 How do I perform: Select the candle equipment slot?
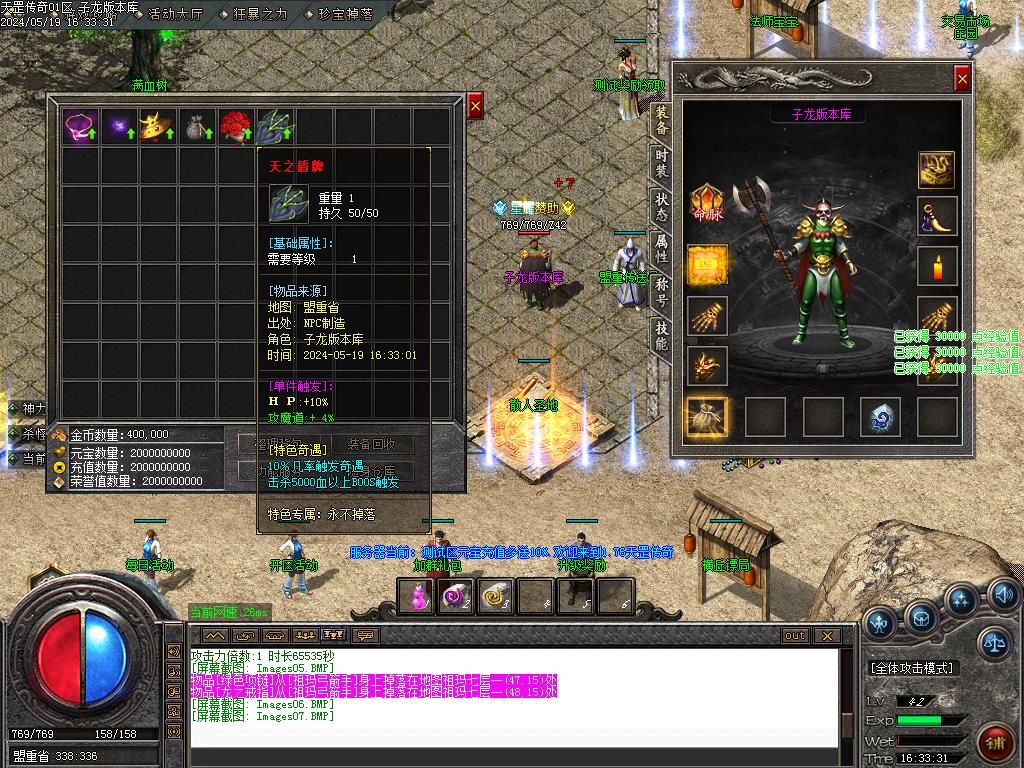[x=937, y=267]
